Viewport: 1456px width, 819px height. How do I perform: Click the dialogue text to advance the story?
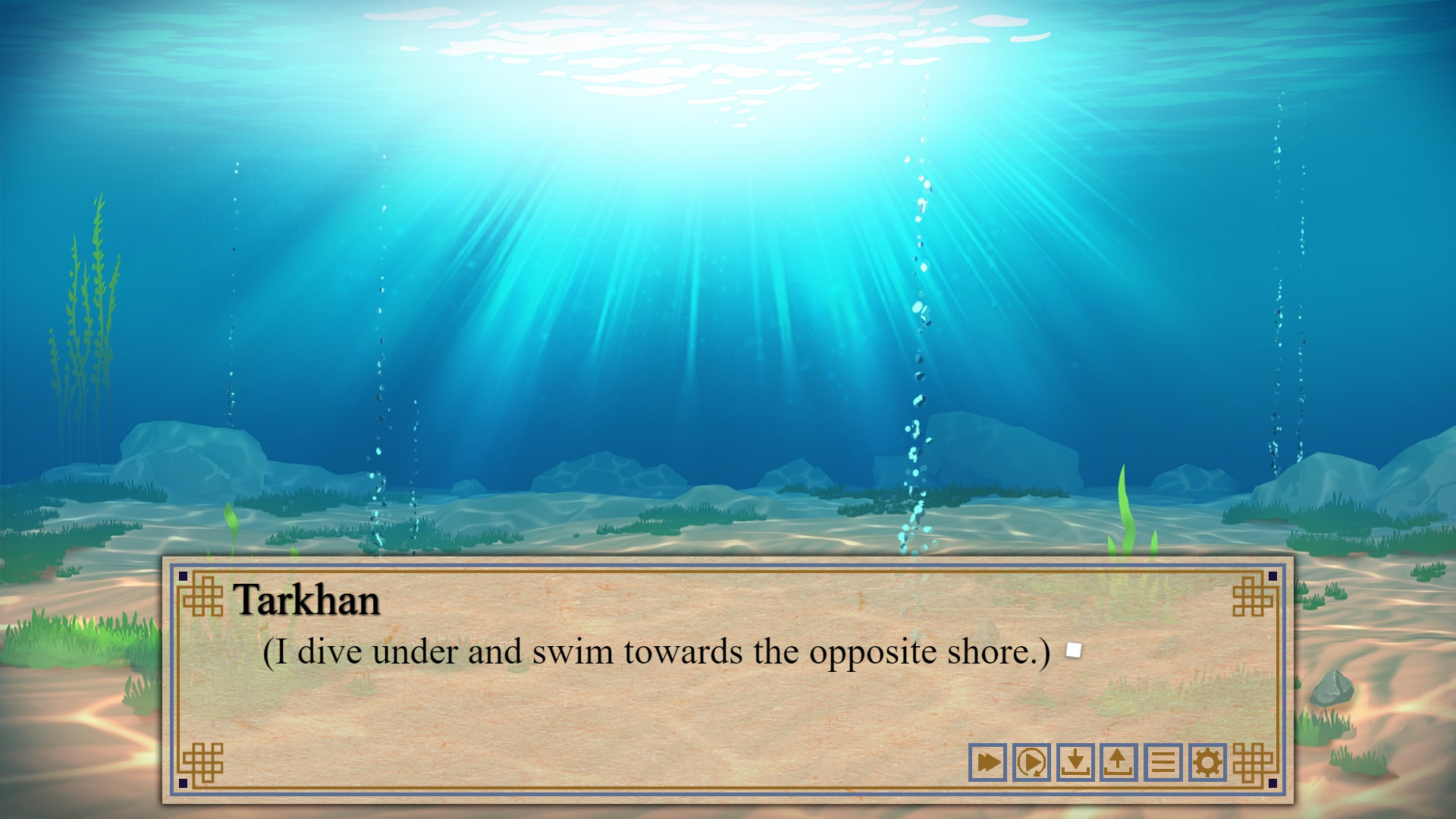(x=656, y=651)
